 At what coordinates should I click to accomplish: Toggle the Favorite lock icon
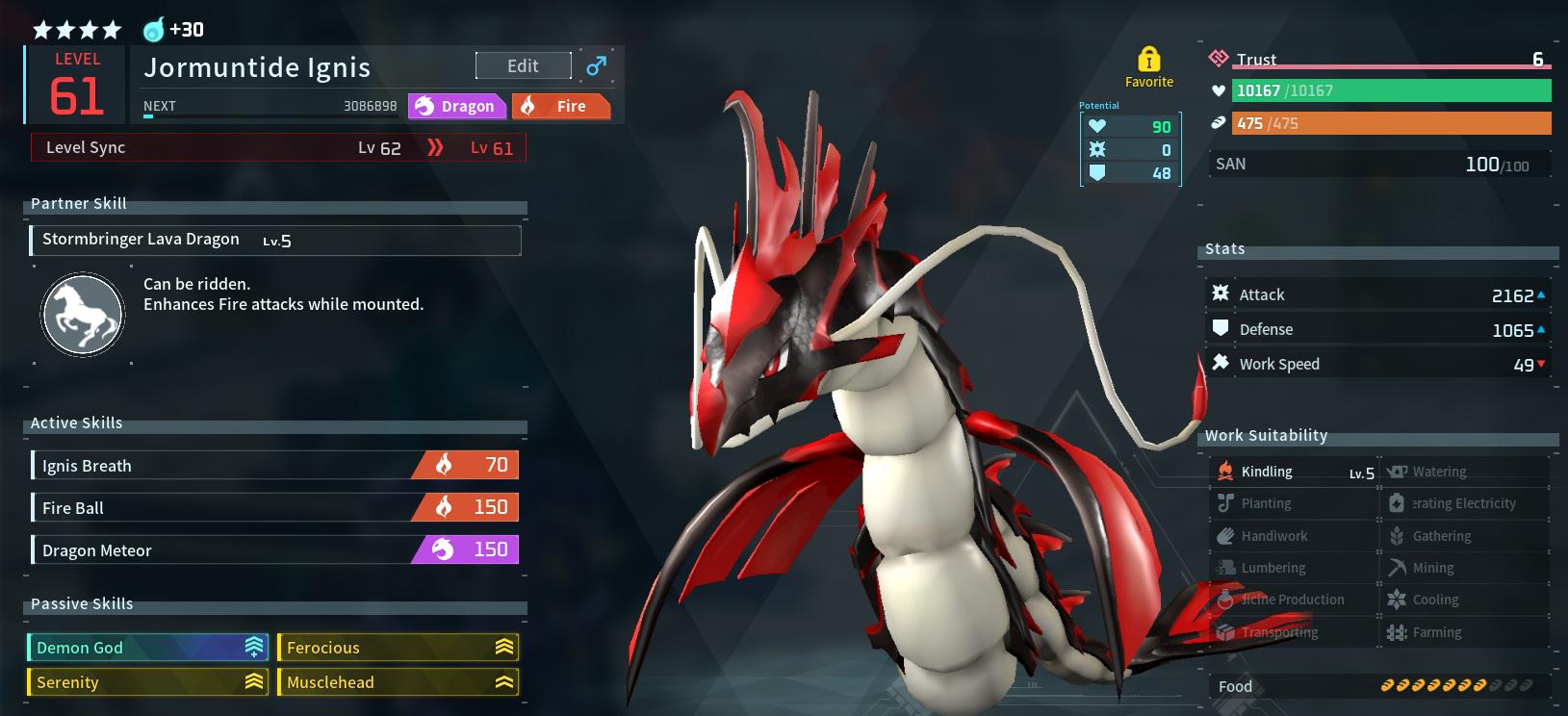click(x=1148, y=61)
